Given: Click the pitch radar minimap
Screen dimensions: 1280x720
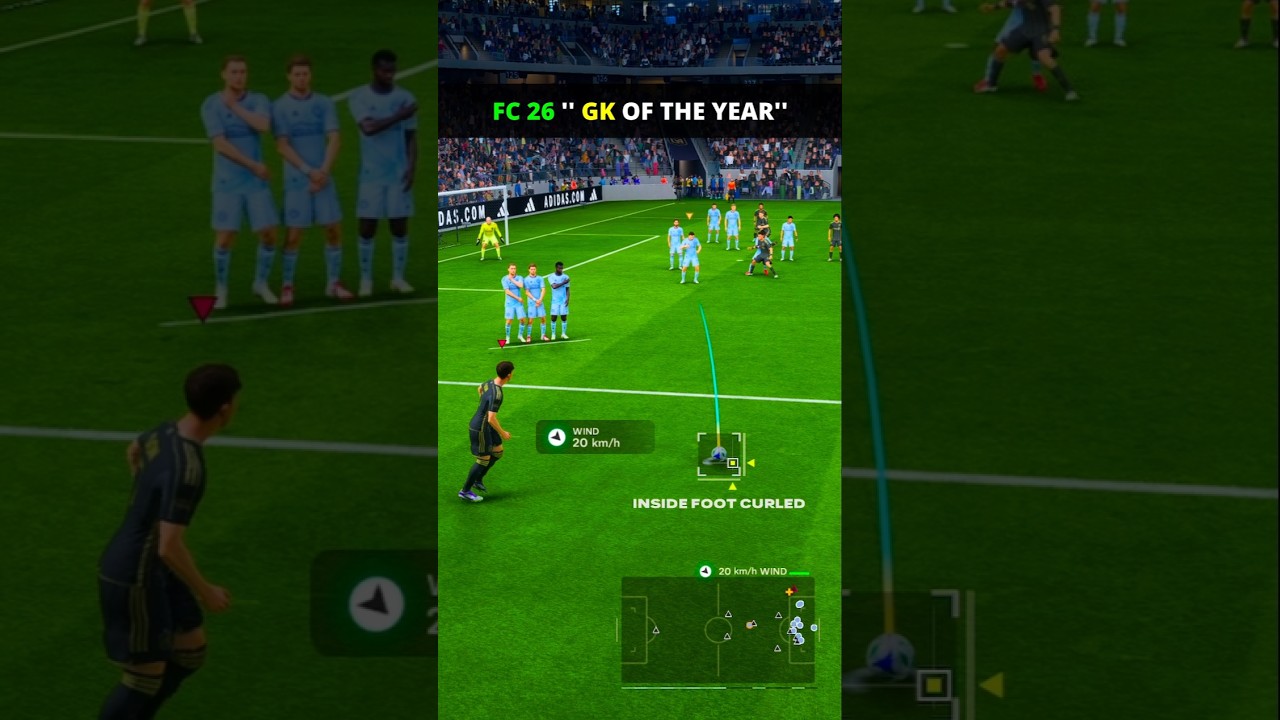Looking at the screenshot, I should pos(718,630).
